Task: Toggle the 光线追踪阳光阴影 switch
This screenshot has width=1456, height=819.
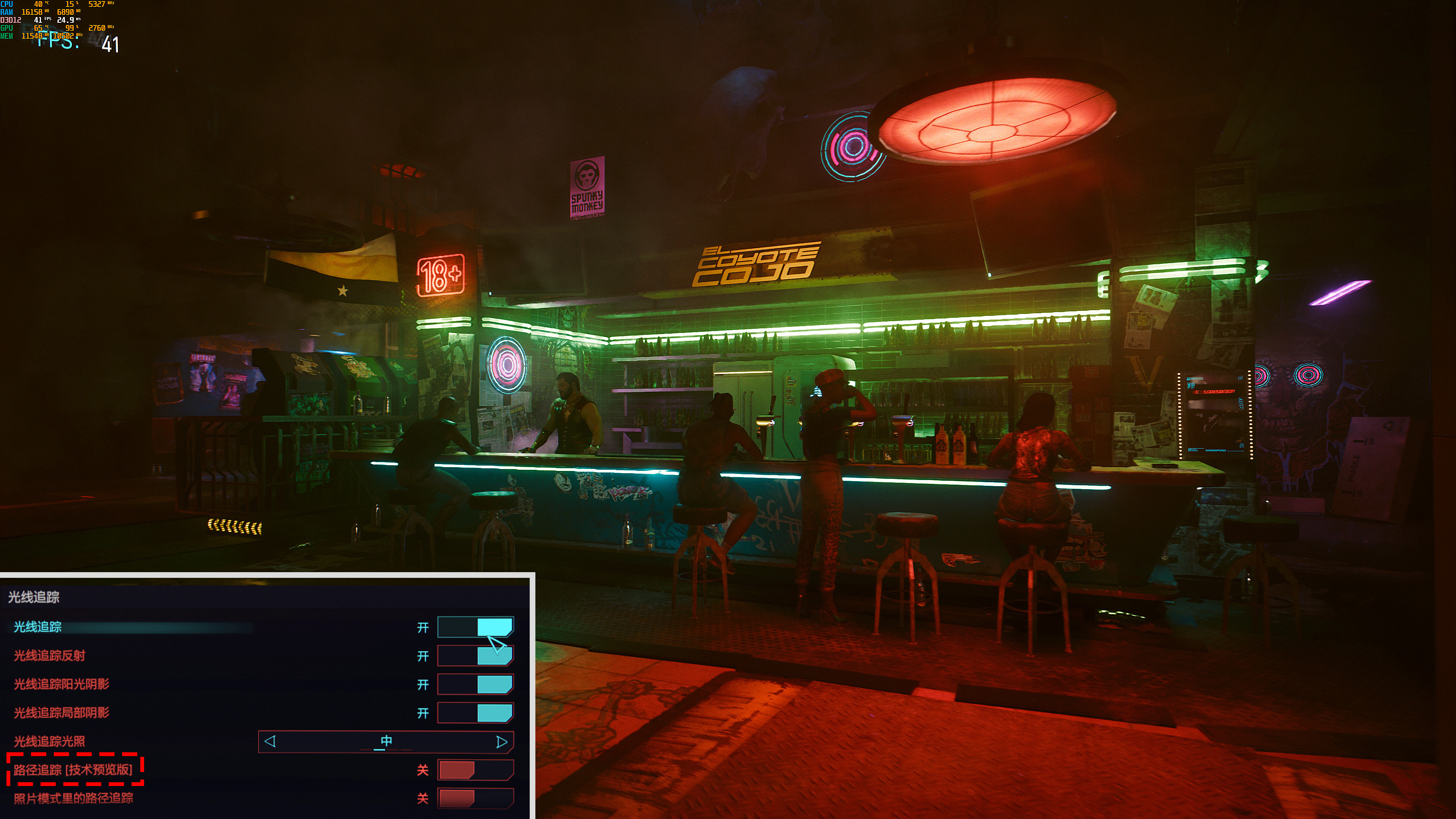Action: (x=475, y=684)
